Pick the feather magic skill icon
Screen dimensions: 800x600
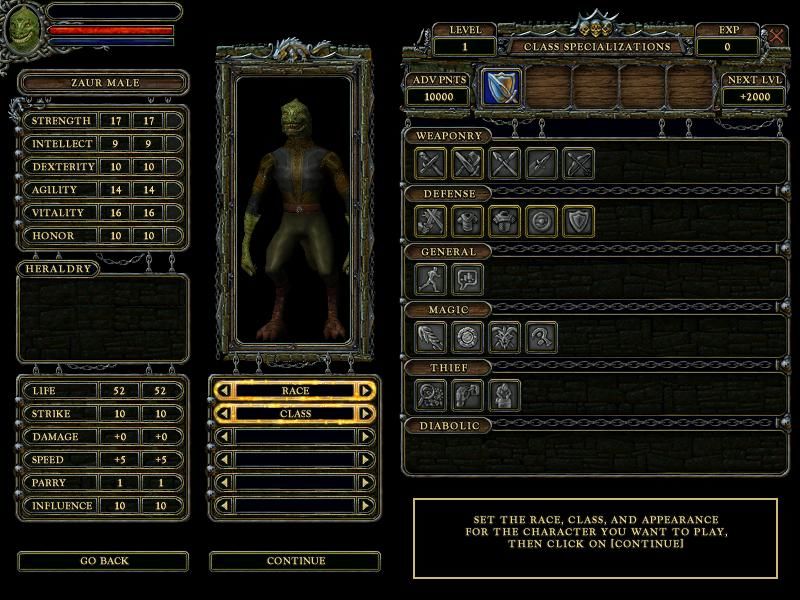tap(431, 337)
